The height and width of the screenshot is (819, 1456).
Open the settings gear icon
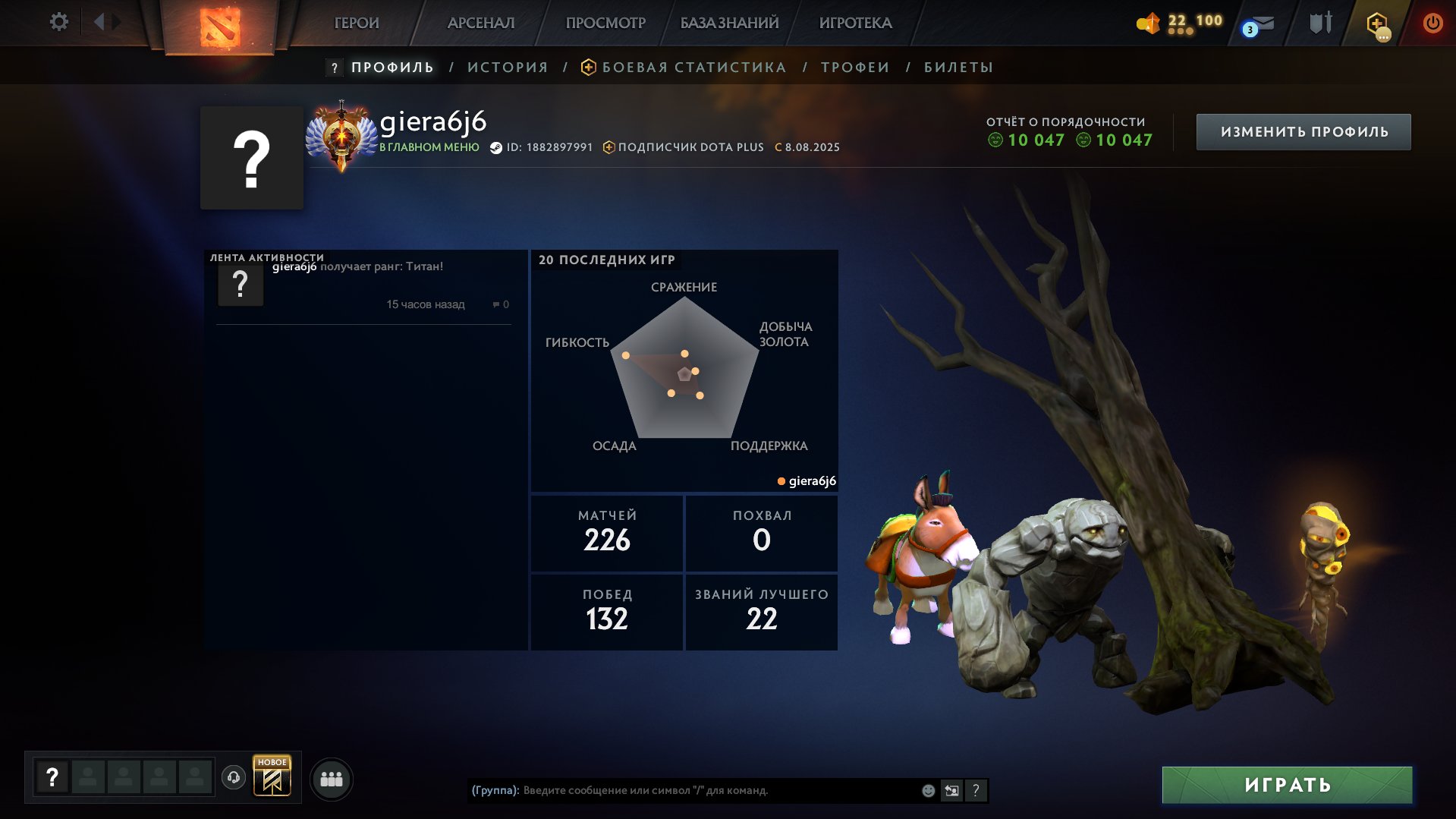[58, 22]
